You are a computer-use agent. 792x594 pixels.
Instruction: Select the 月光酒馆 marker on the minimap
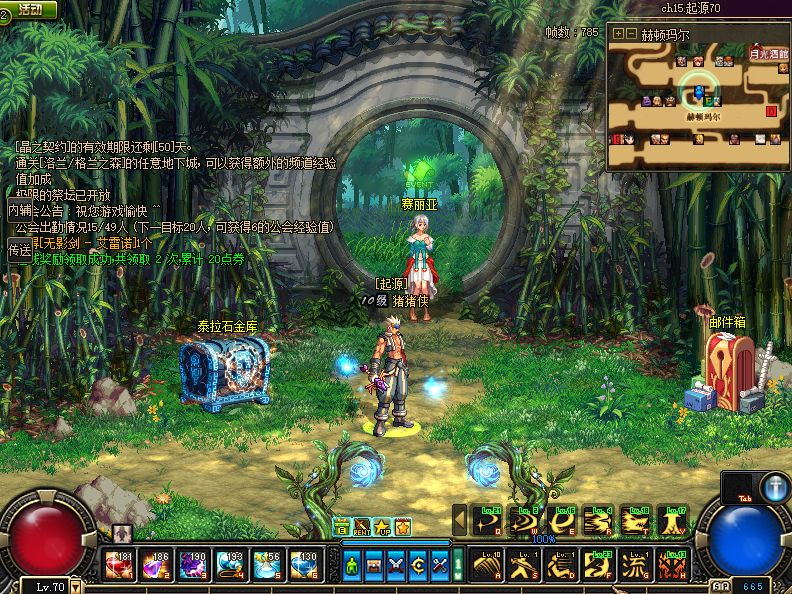click(768, 53)
